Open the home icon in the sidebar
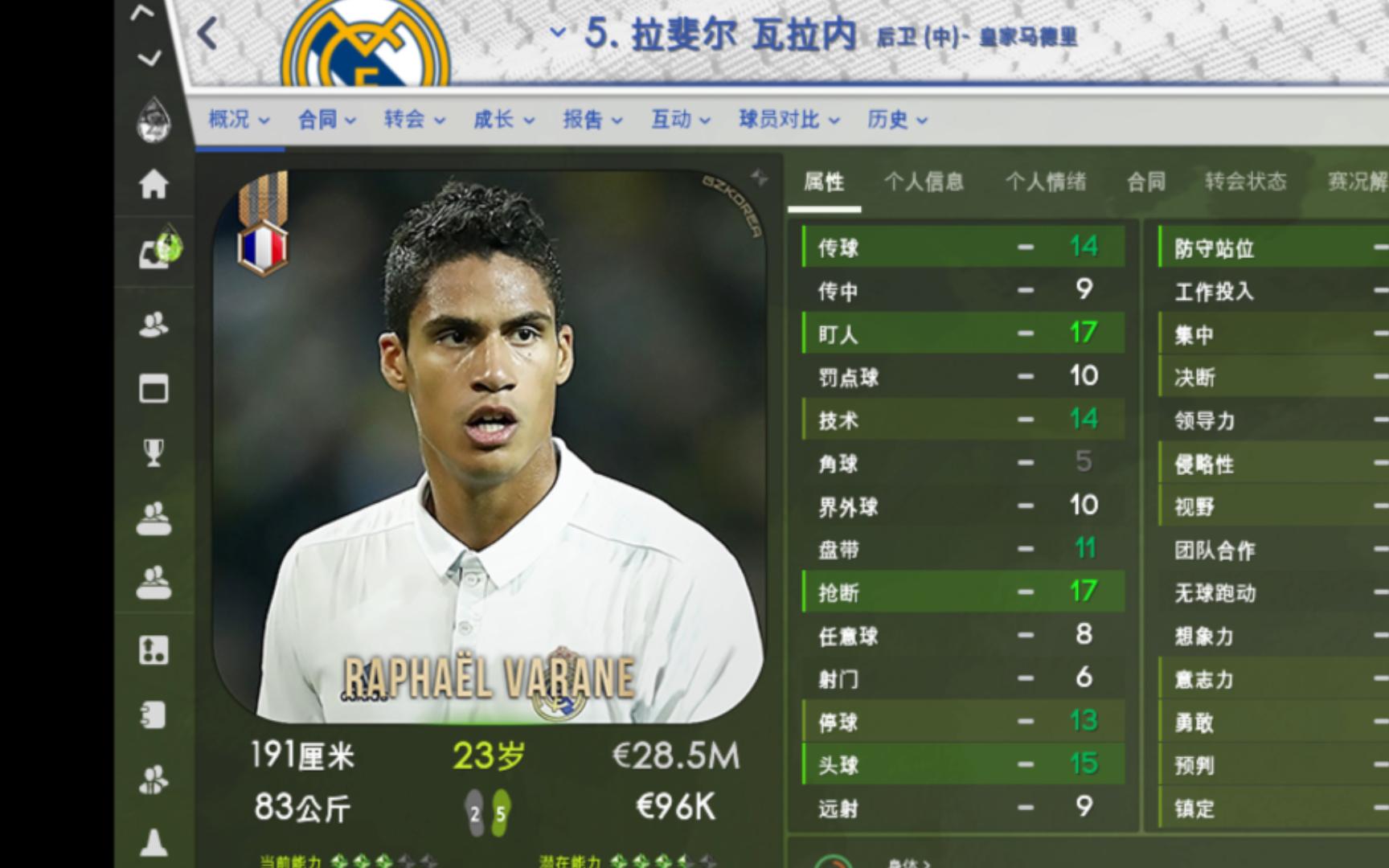1389x868 pixels. [x=154, y=184]
